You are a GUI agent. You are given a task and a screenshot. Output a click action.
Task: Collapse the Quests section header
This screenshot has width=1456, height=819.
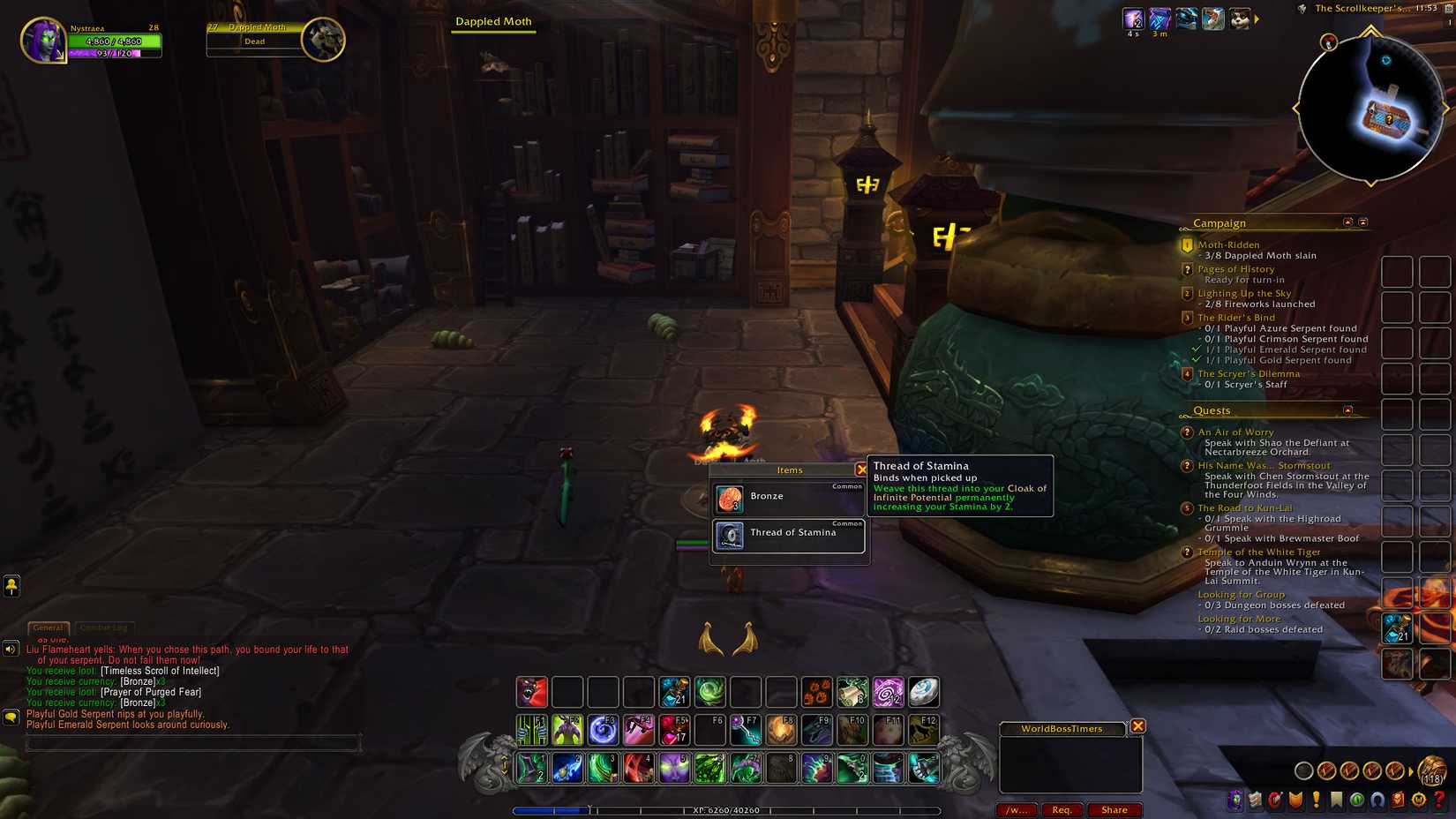click(x=1349, y=409)
